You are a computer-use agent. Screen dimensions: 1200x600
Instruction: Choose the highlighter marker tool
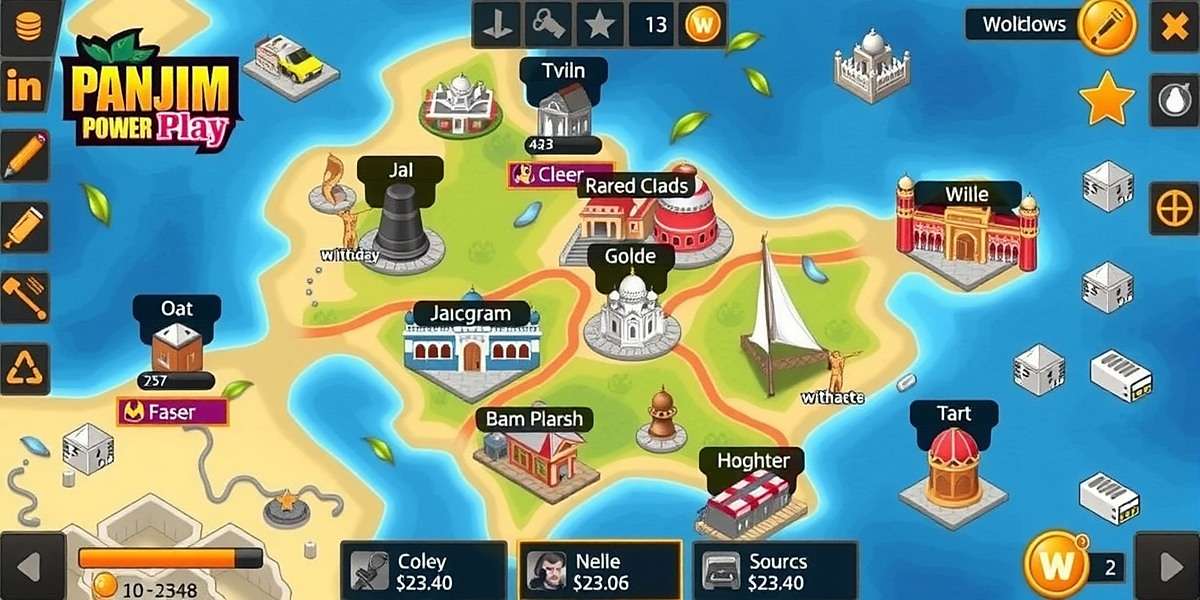pos(24,228)
